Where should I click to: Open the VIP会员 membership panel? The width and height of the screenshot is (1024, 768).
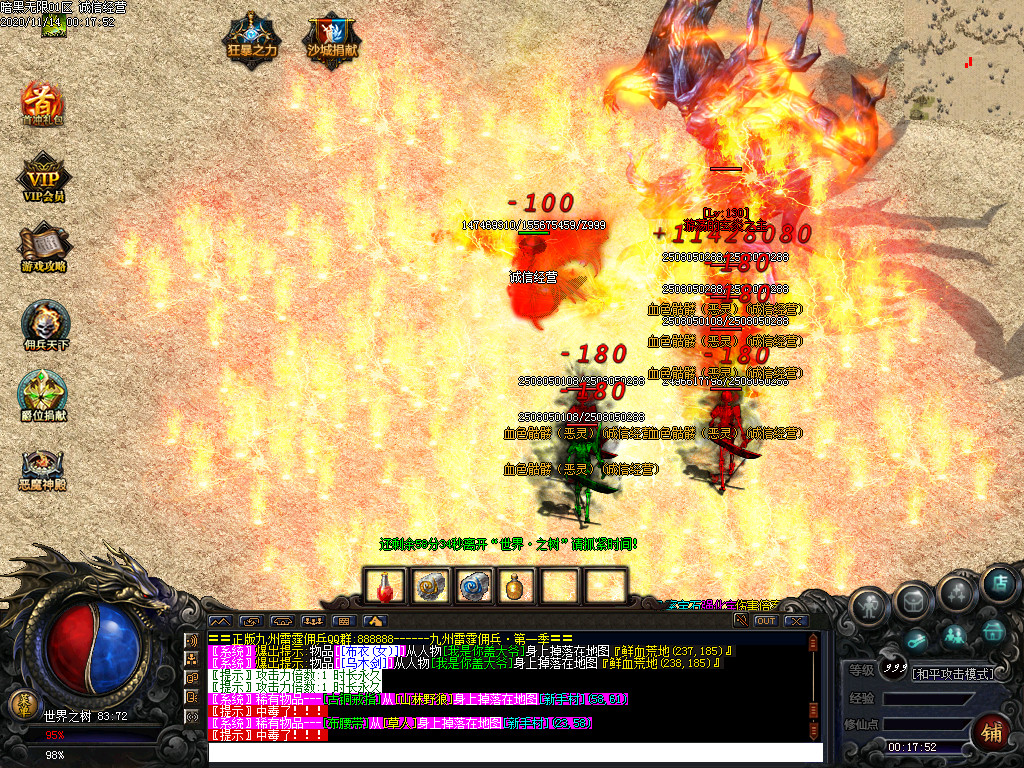[44, 179]
